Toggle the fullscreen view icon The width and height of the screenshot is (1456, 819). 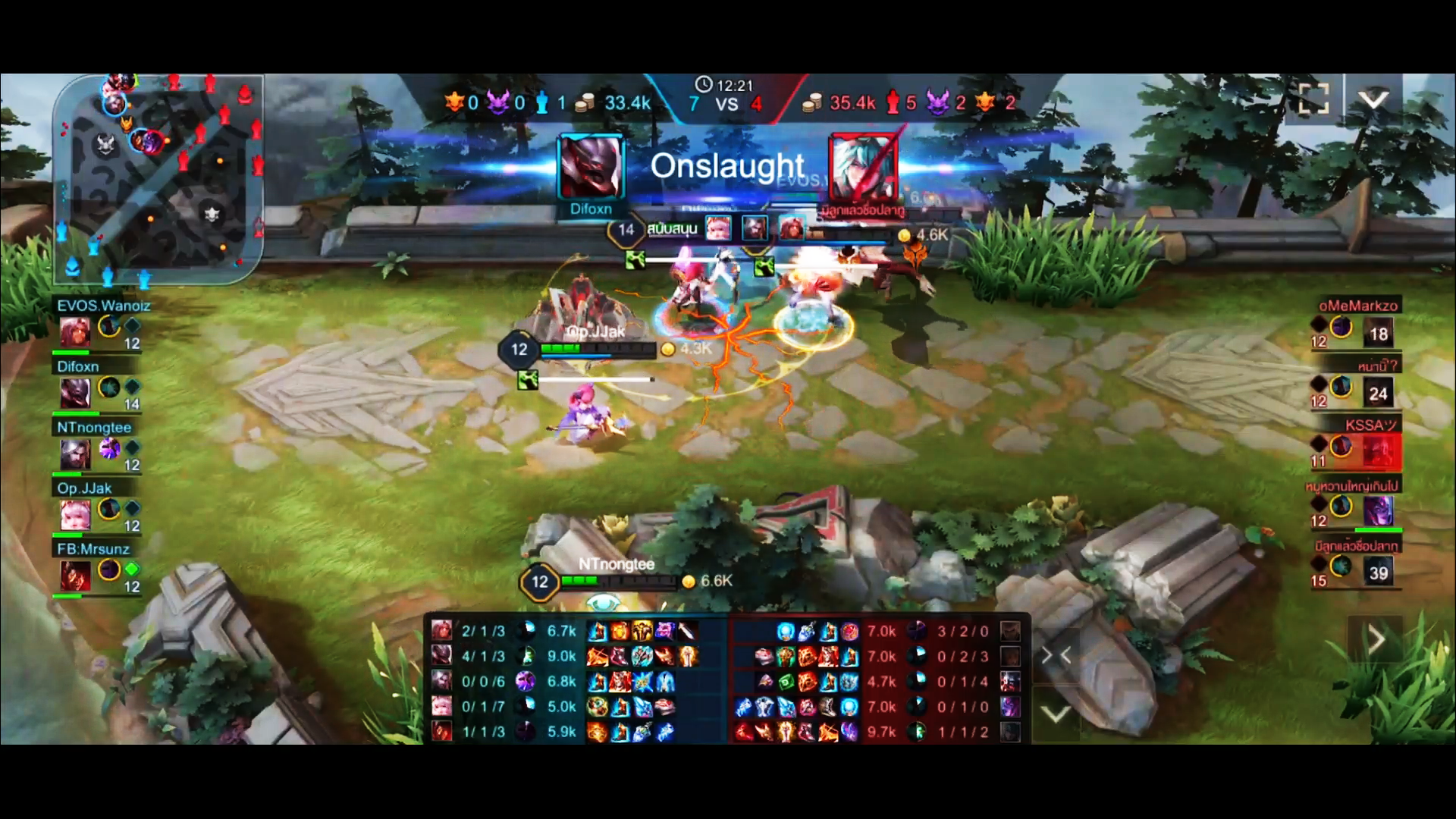point(1313,99)
